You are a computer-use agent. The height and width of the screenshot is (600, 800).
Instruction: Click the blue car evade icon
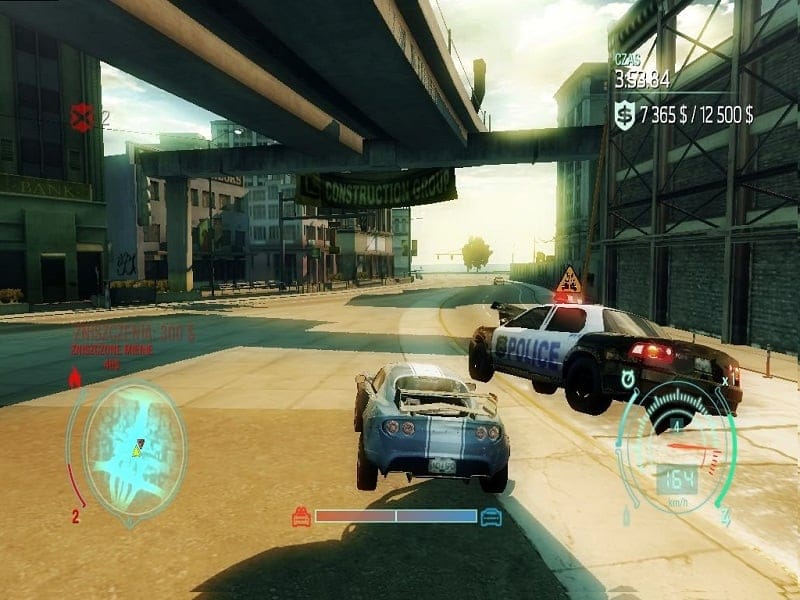point(490,517)
